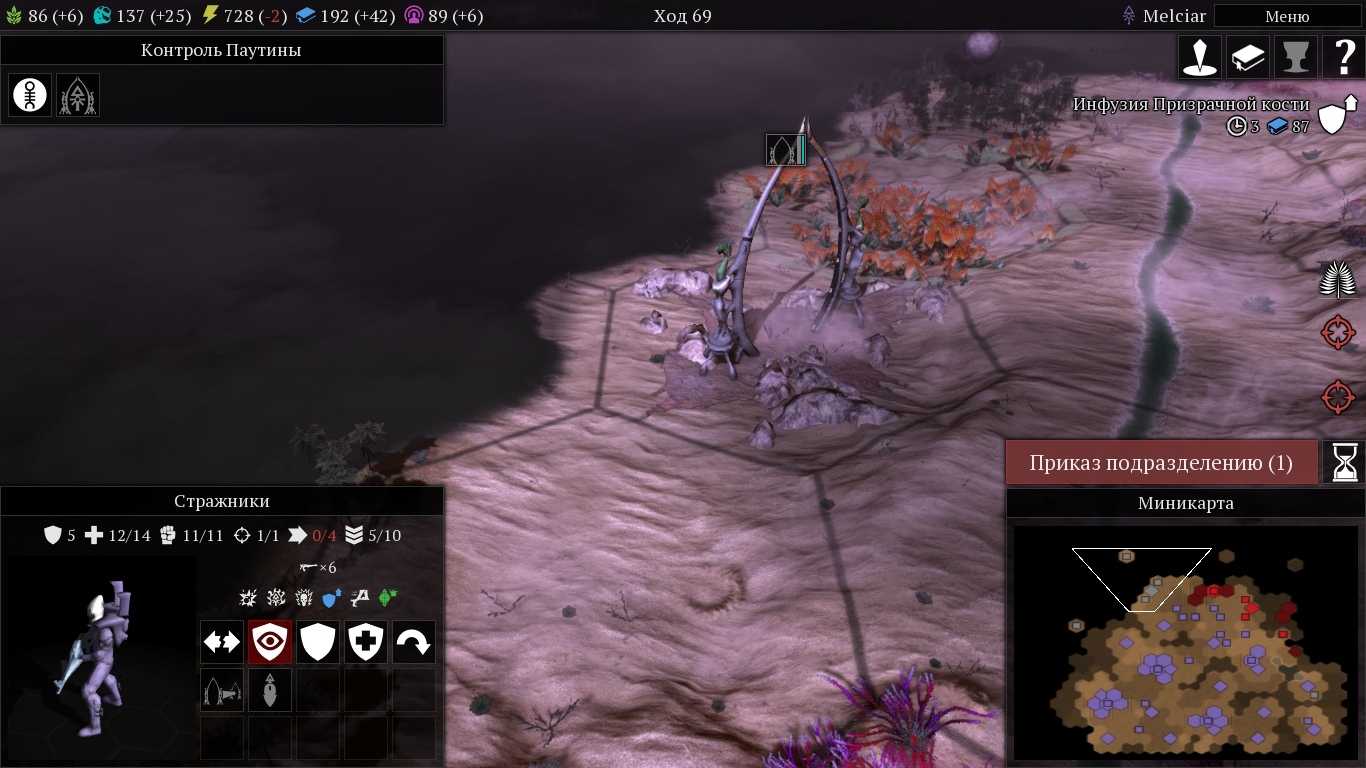Click the curved arrow skip action
Screen dimensions: 1366x768
414,642
